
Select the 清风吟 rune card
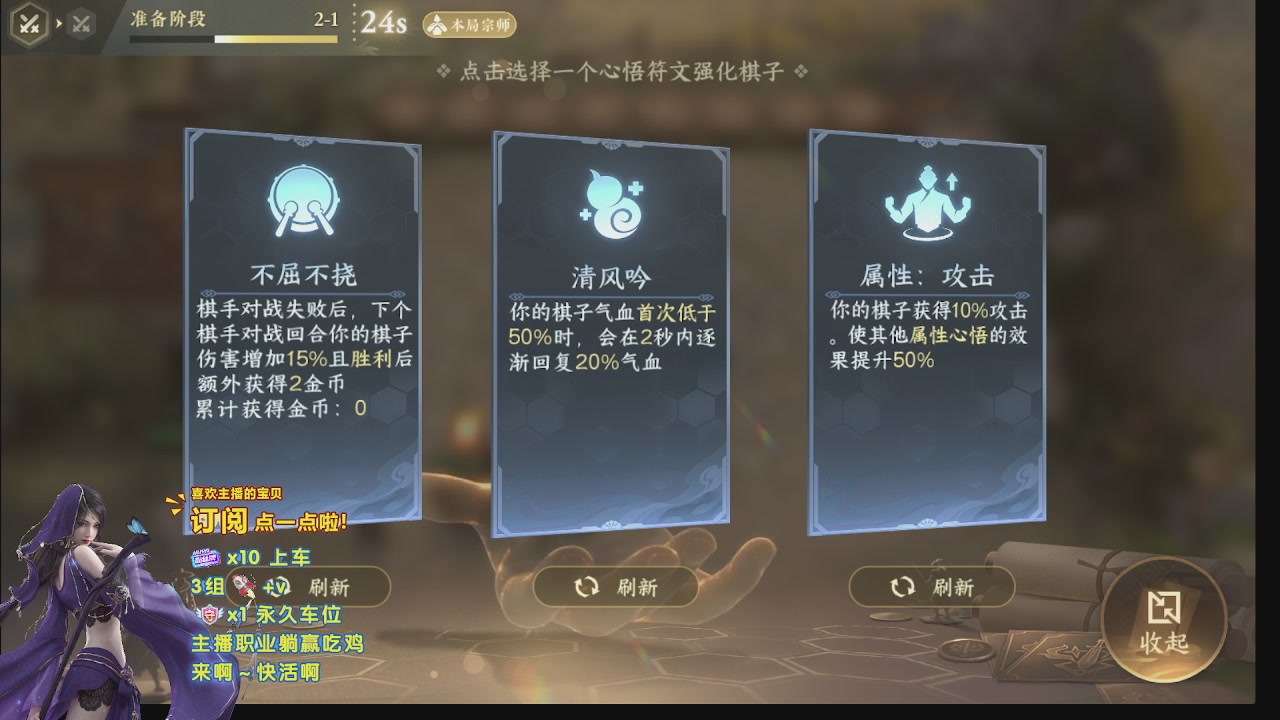point(612,330)
